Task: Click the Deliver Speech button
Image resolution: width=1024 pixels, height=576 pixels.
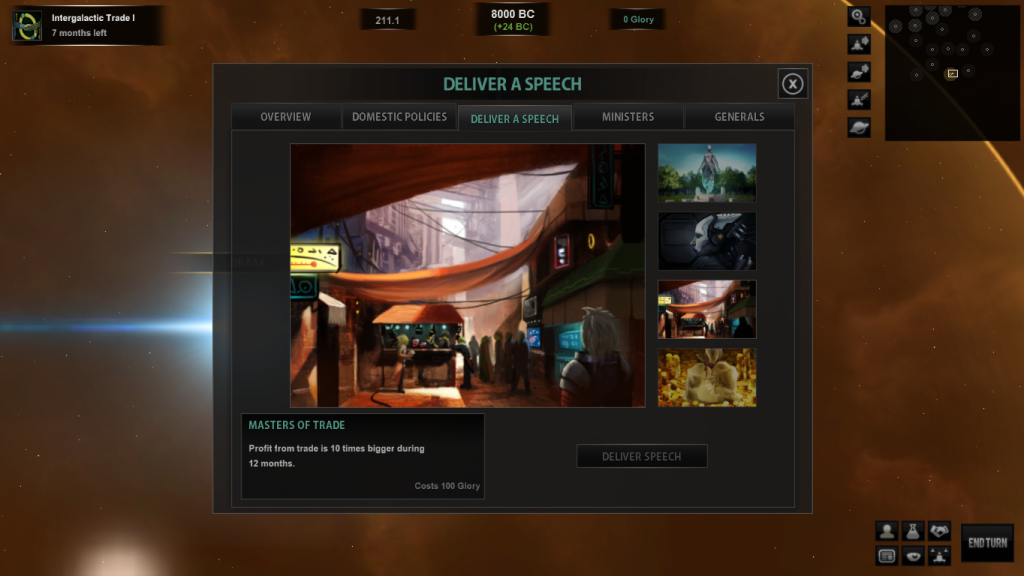Action: [x=642, y=456]
